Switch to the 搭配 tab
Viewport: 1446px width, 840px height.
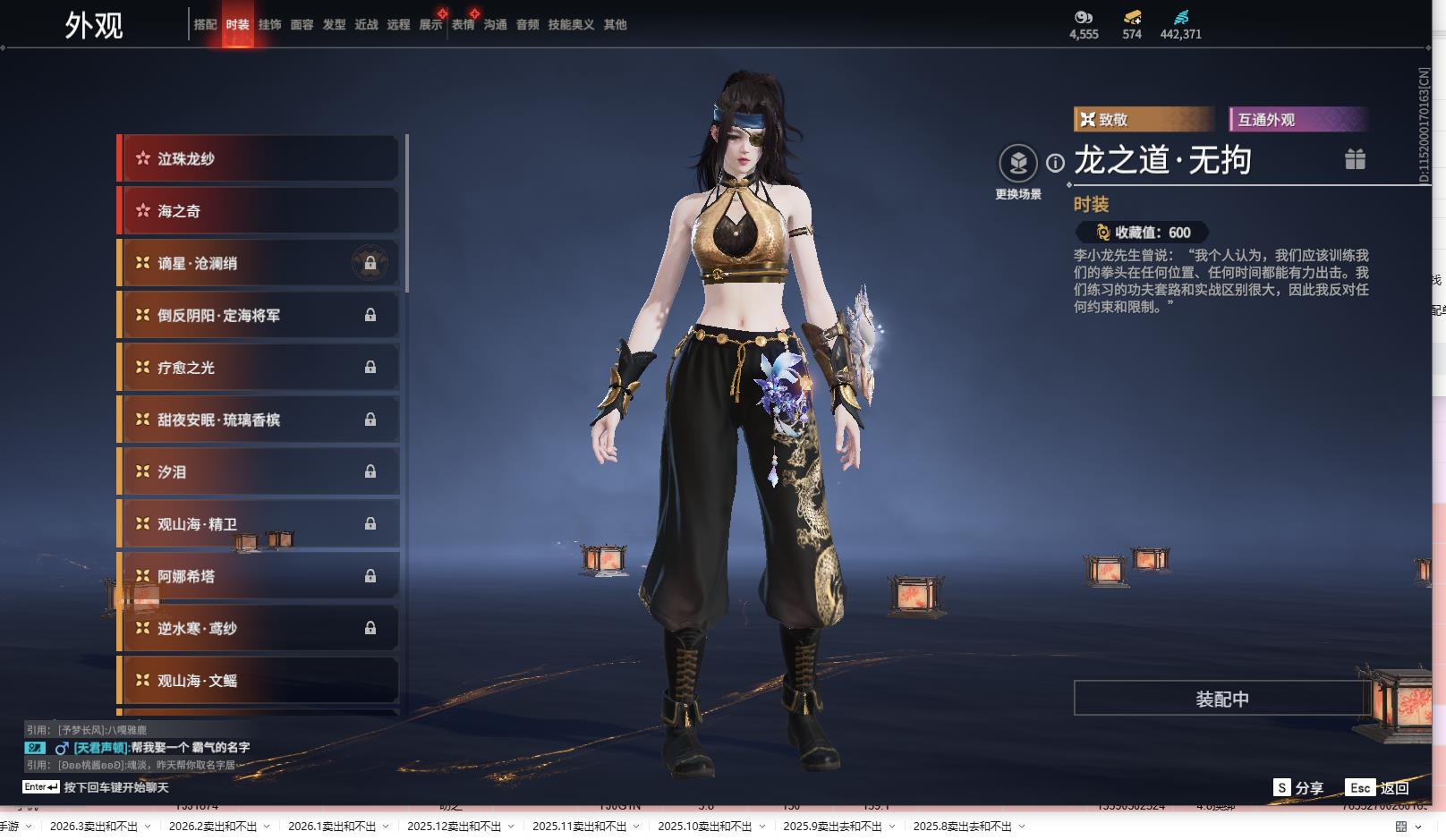point(205,25)
